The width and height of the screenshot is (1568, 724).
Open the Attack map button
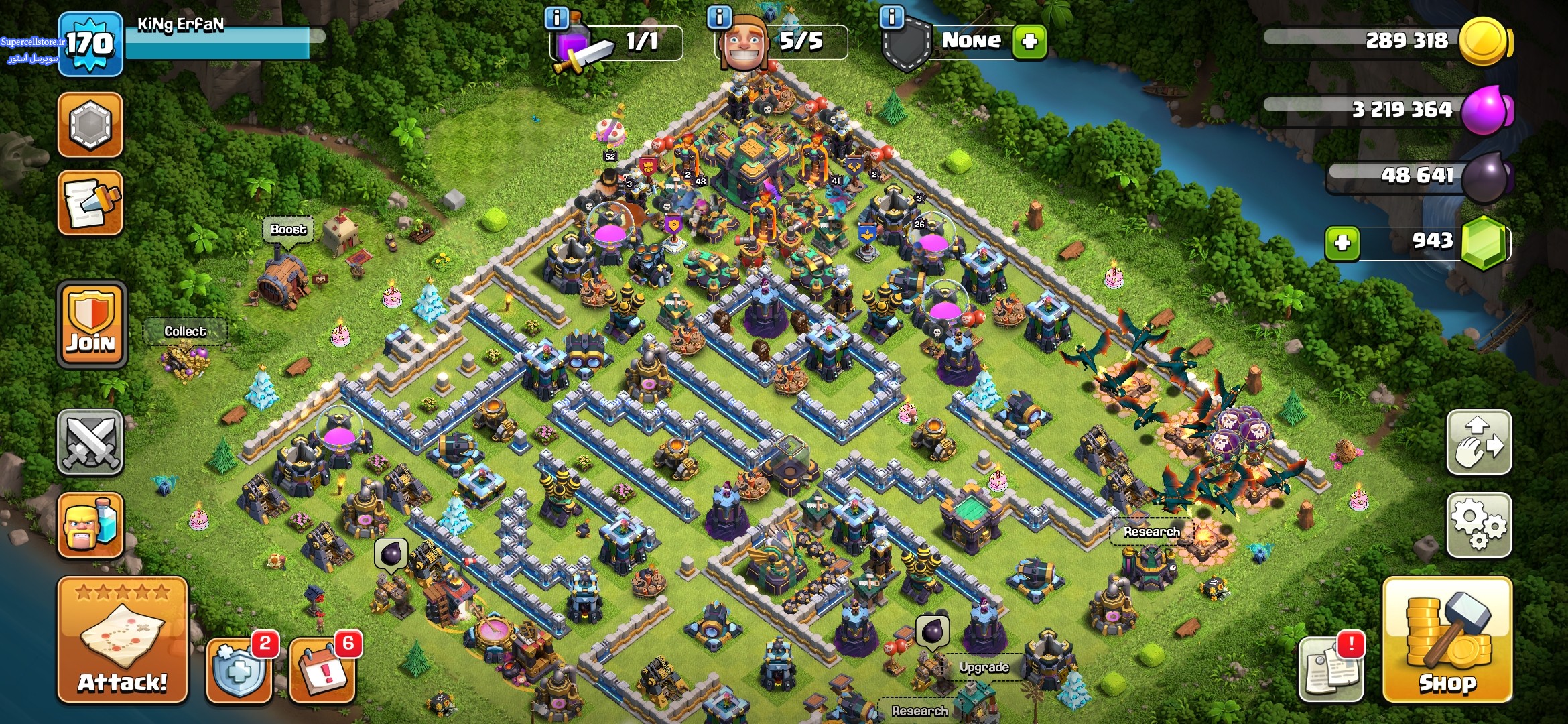point(122,640)
